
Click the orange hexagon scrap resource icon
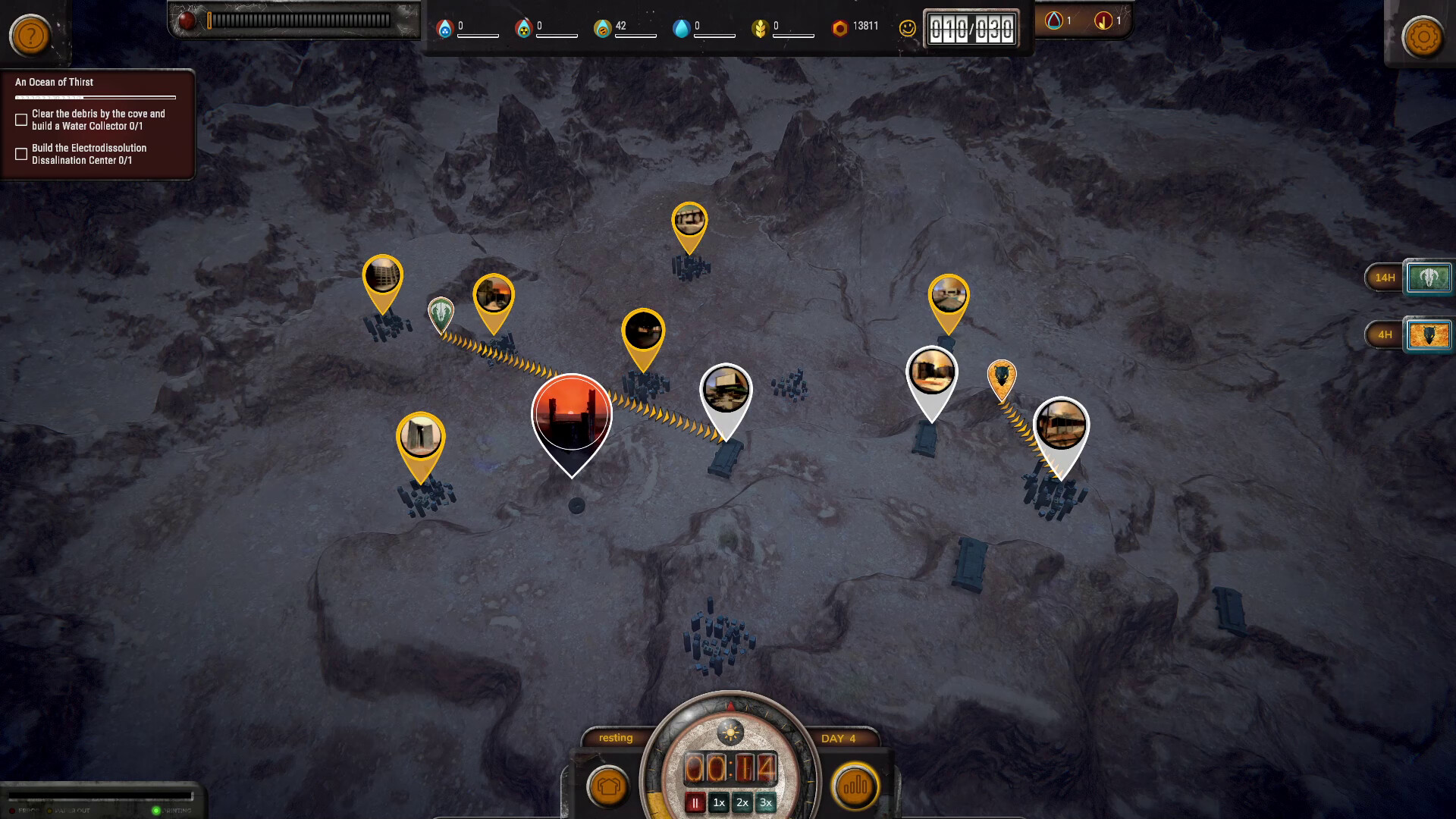(839, 28)
